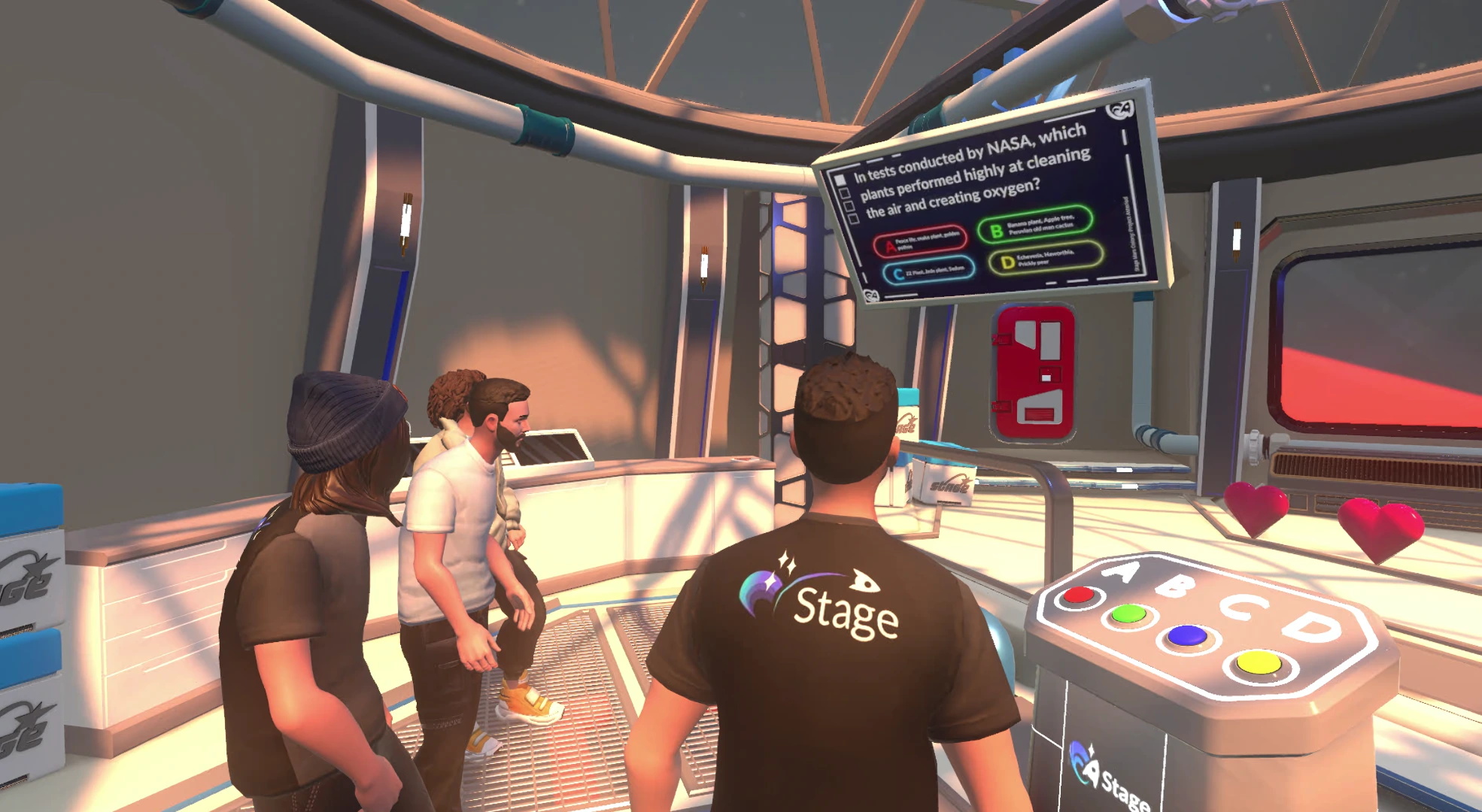Pick answer B, Banana plant option

pos(1034,225)
